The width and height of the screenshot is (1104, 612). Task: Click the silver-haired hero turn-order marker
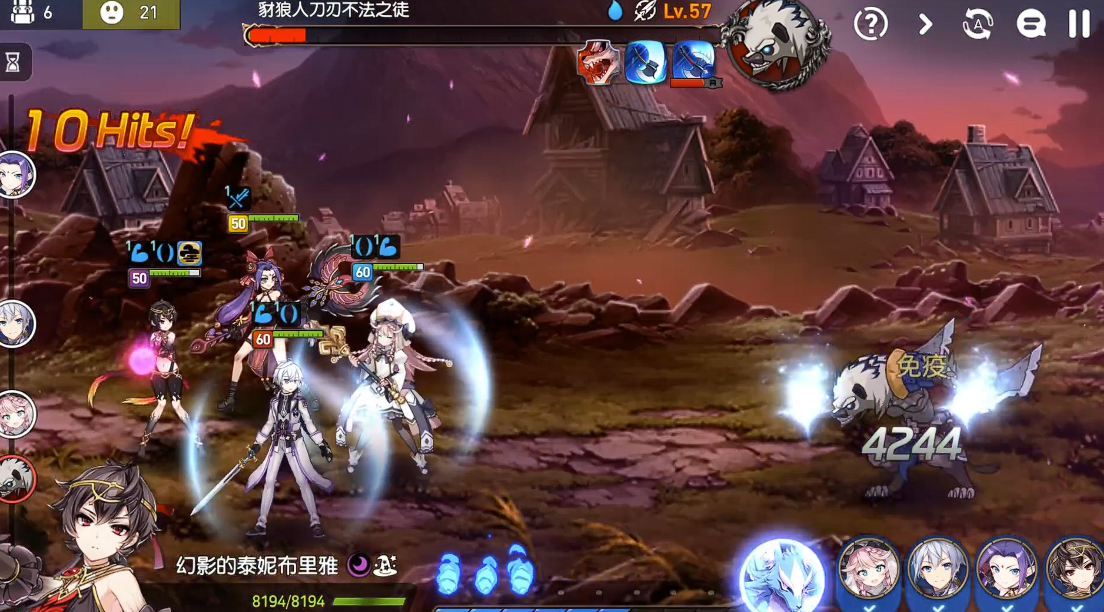tap(16, 324)
